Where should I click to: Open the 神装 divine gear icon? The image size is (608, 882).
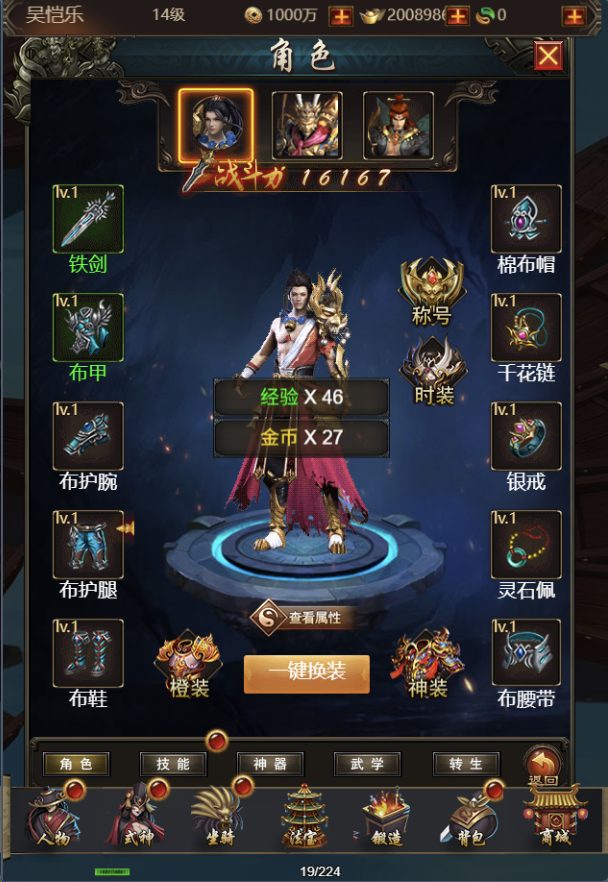(426, 663)
